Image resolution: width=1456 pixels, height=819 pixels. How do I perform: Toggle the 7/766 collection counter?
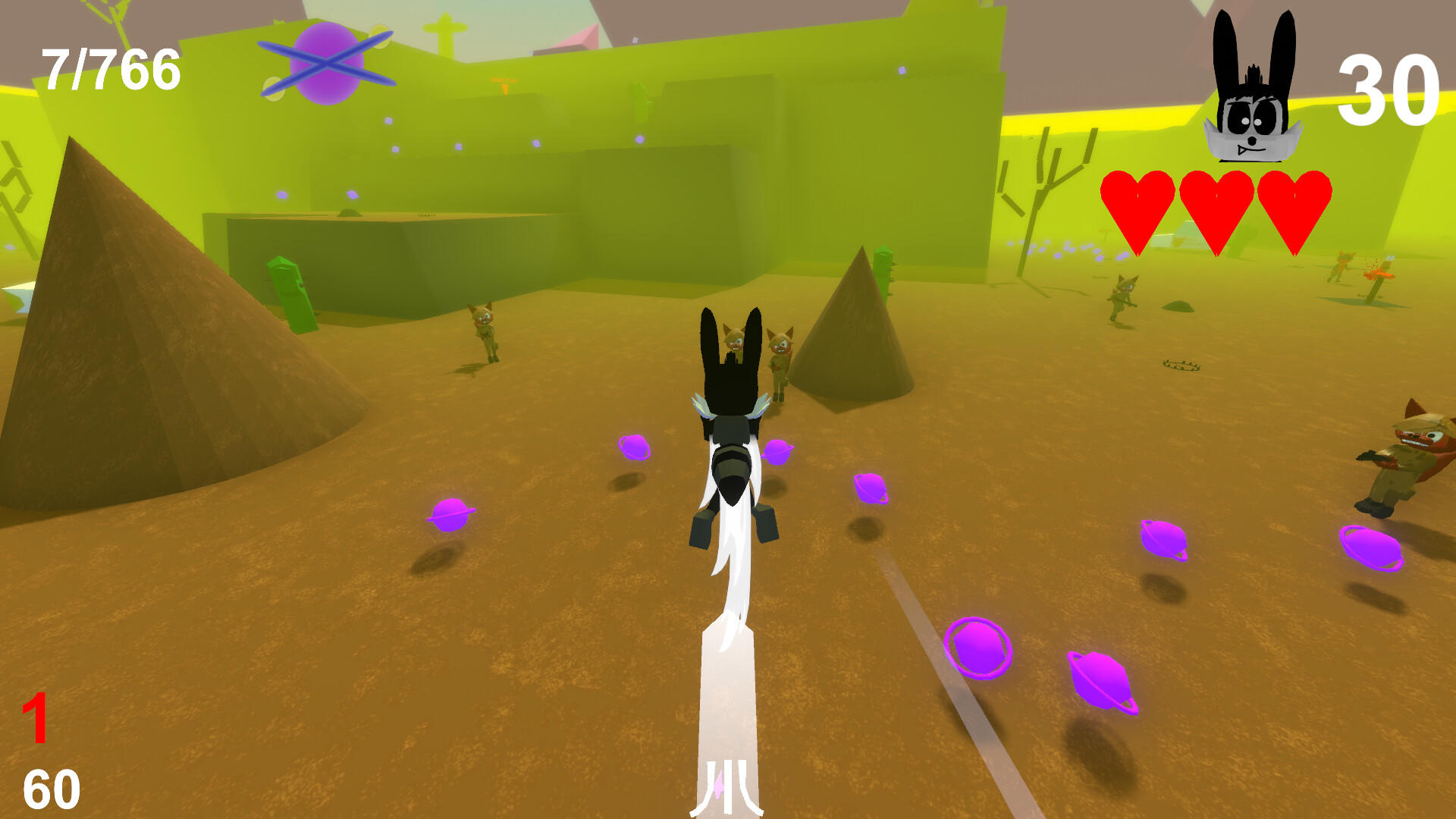click(110, 68)
